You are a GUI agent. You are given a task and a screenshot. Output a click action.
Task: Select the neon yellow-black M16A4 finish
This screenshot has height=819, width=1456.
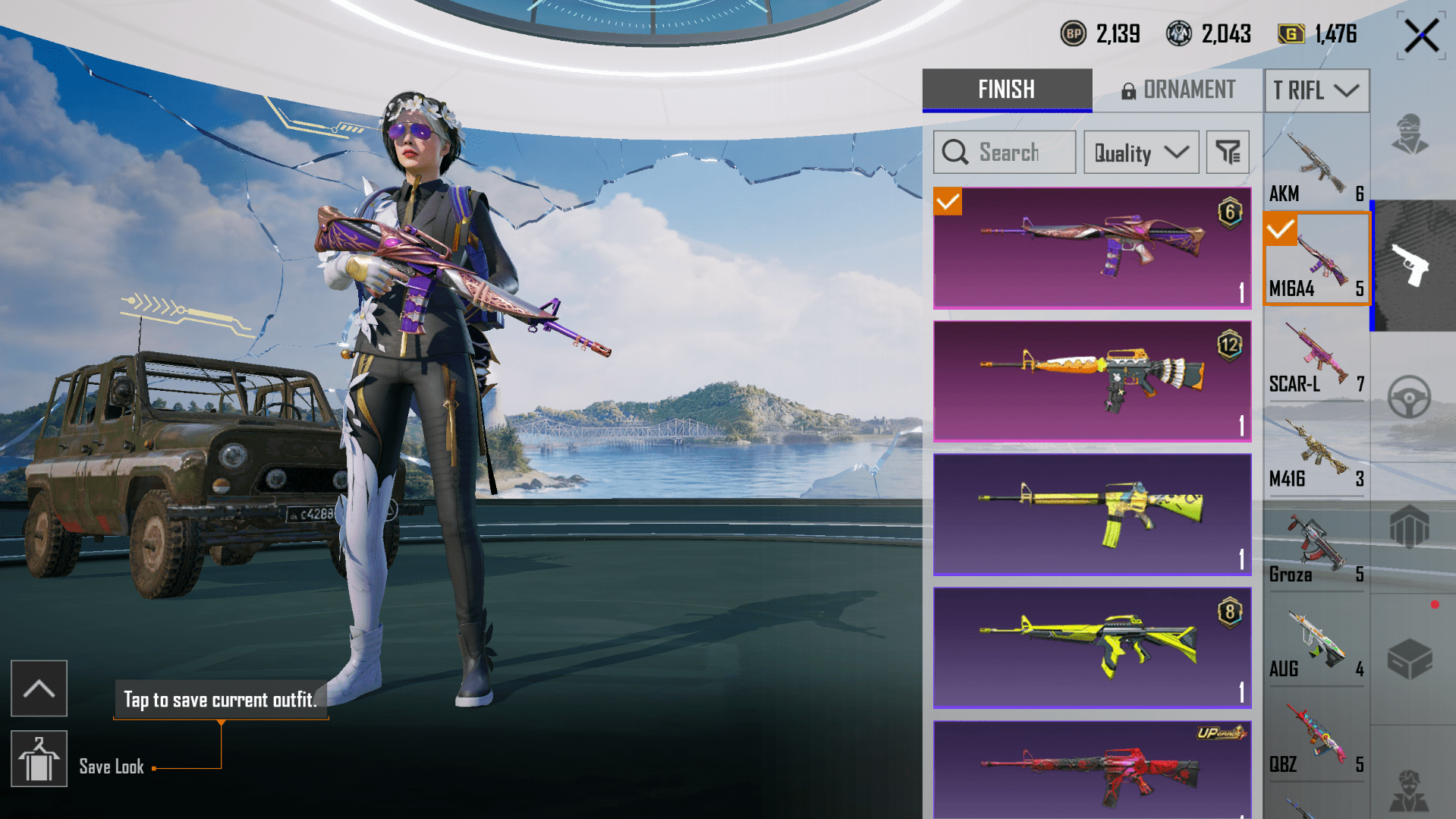pos(1092,647)
